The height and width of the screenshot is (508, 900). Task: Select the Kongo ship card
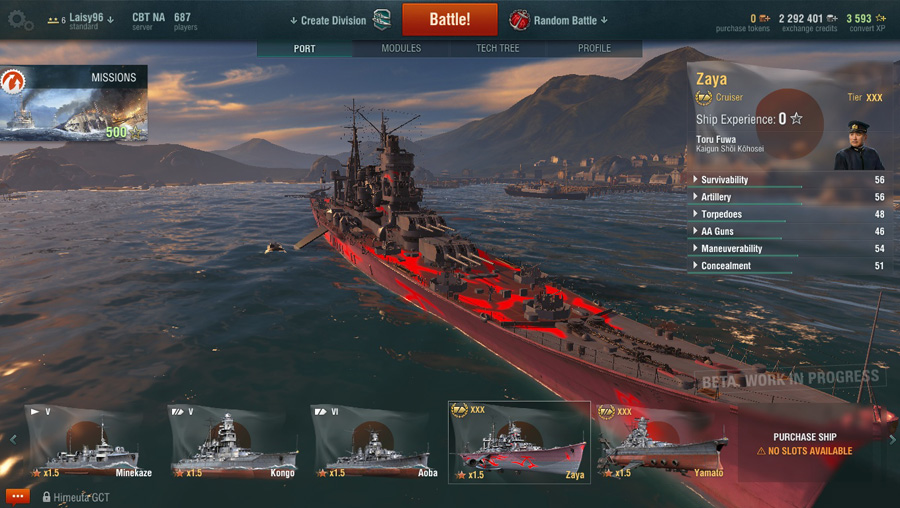234,443
